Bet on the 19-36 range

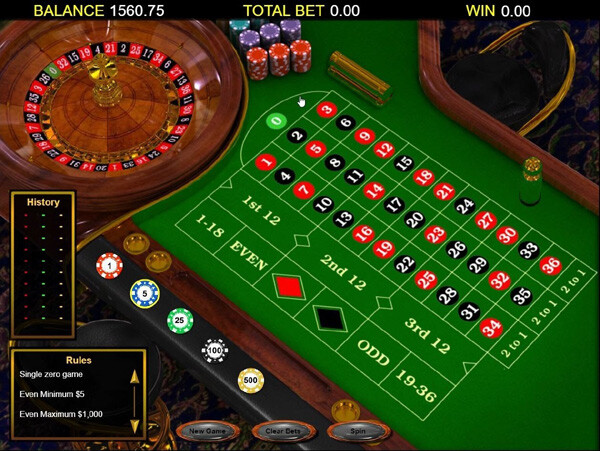416,385
